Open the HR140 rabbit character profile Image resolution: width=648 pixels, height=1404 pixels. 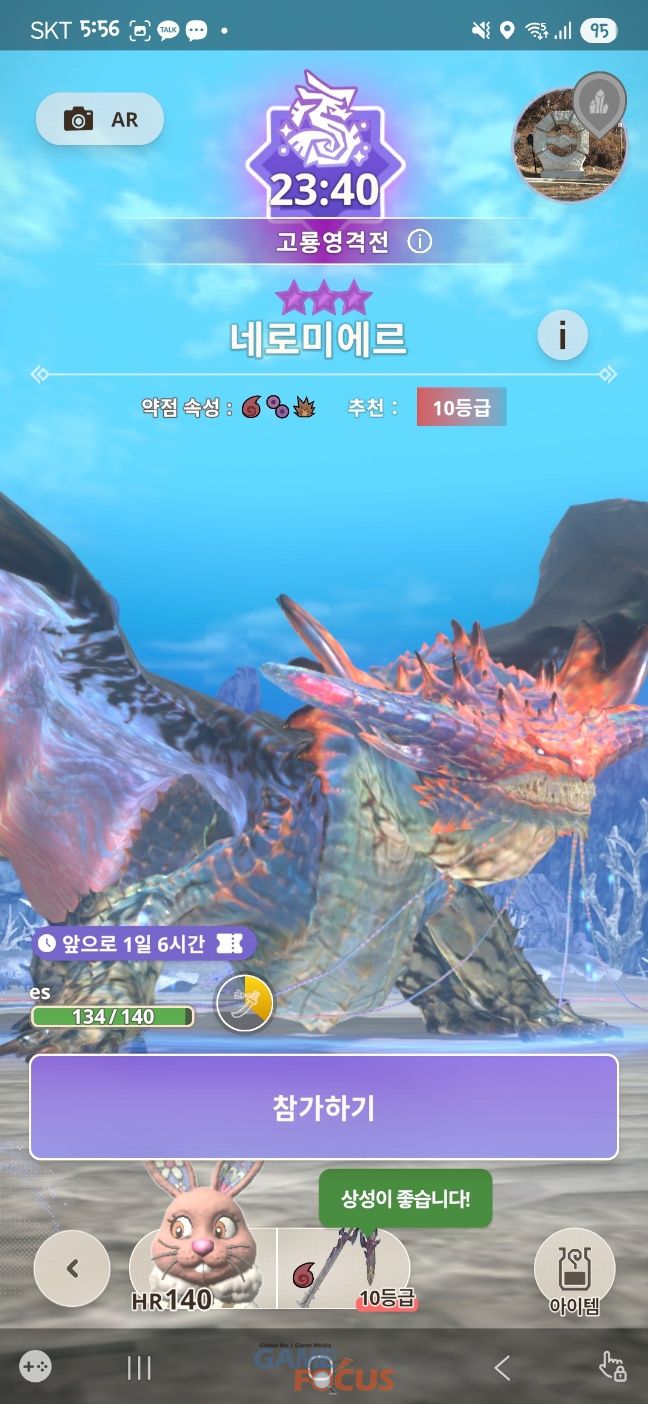203,1267
